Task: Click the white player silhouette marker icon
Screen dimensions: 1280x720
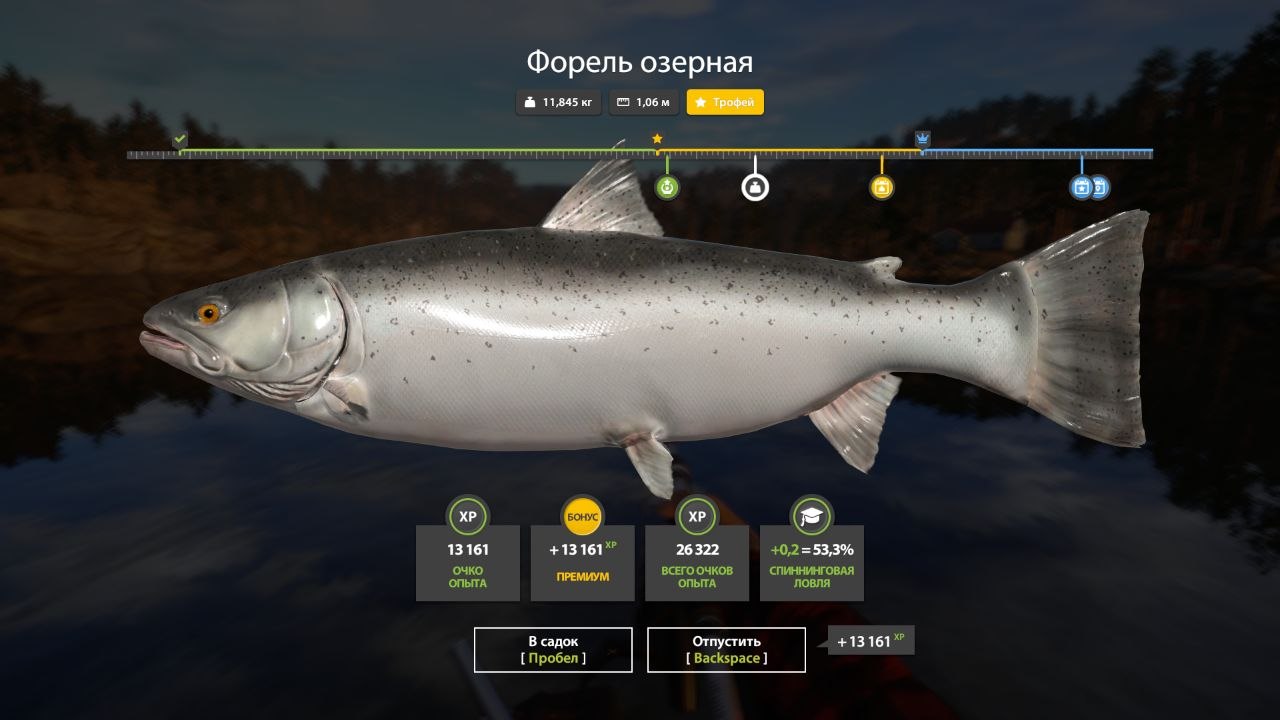Action: (755, 186)
